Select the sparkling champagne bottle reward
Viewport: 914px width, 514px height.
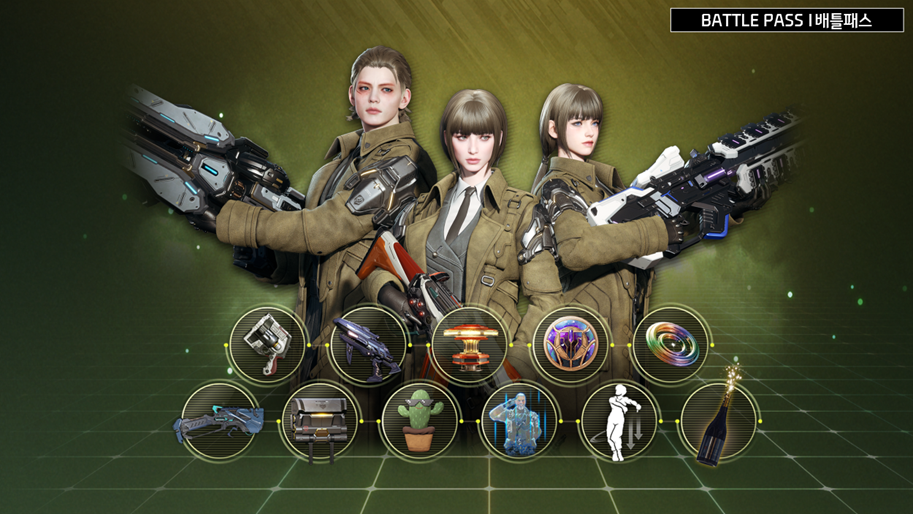[718, 421]
